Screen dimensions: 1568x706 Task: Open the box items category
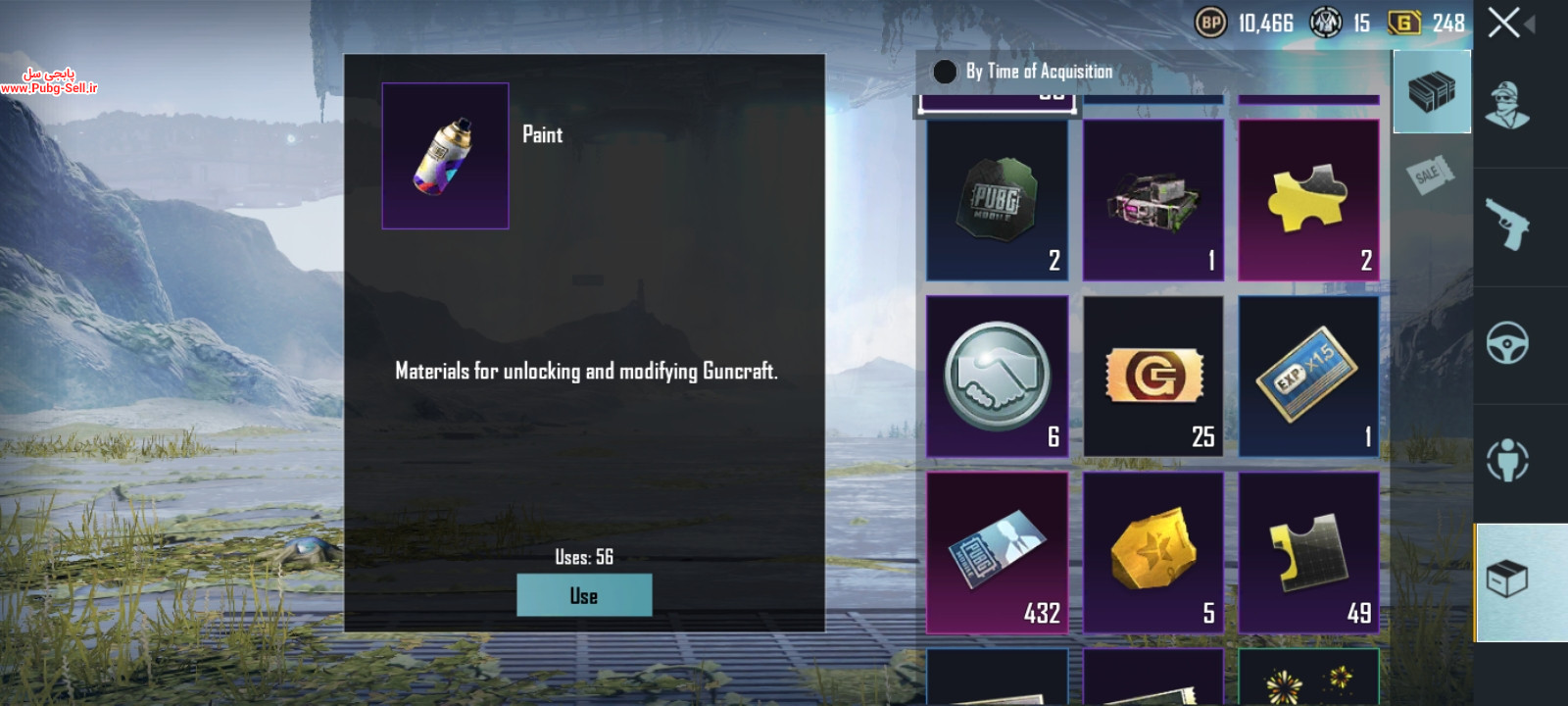(1508, 580)
